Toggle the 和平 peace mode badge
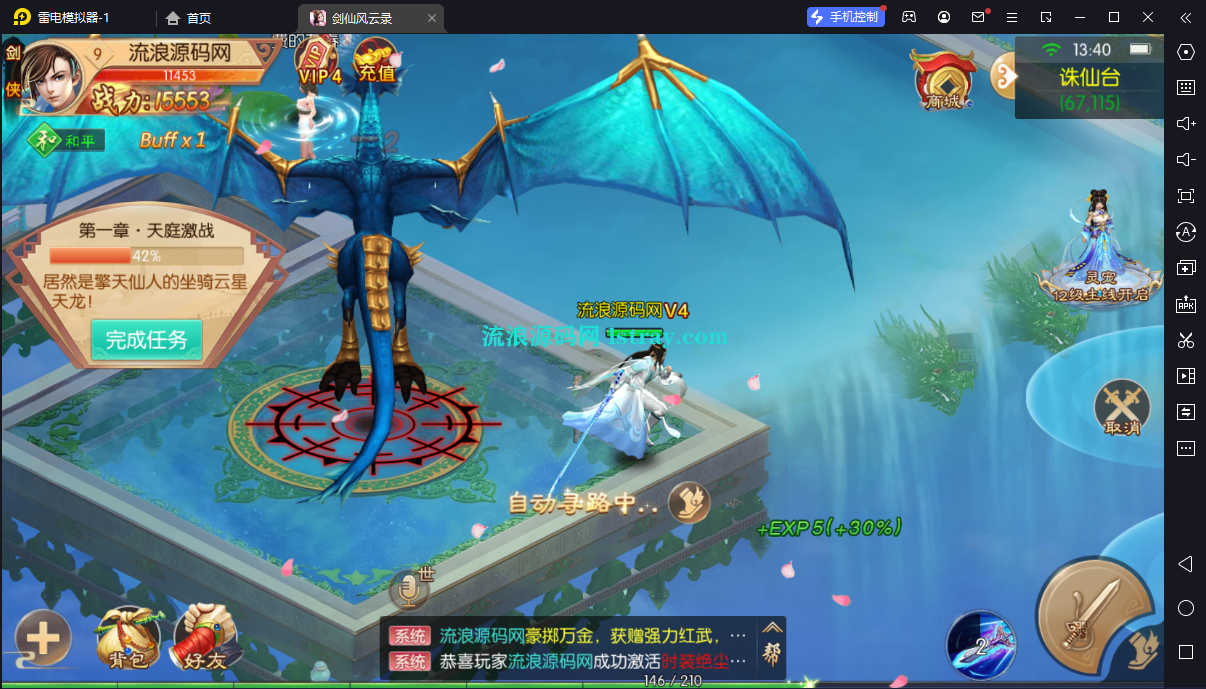 click(67, 140)
